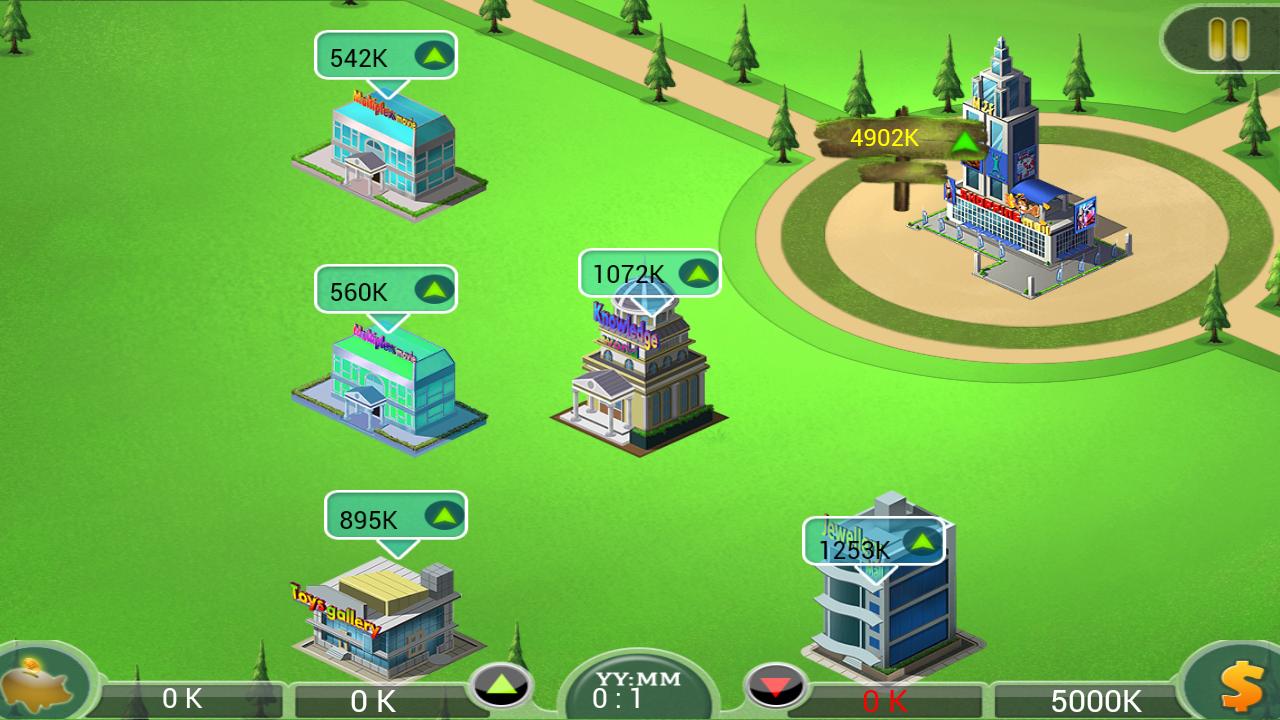Click the green up arrow on 542K tag

pos(434,56)
